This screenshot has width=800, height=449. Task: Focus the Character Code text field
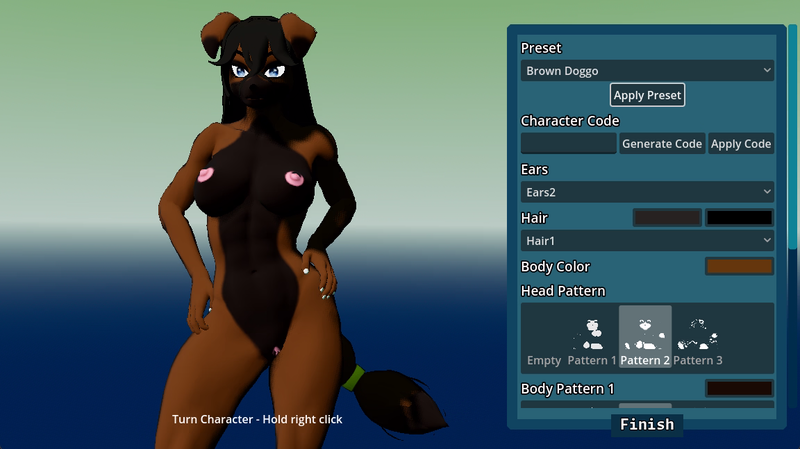[568, 143]
